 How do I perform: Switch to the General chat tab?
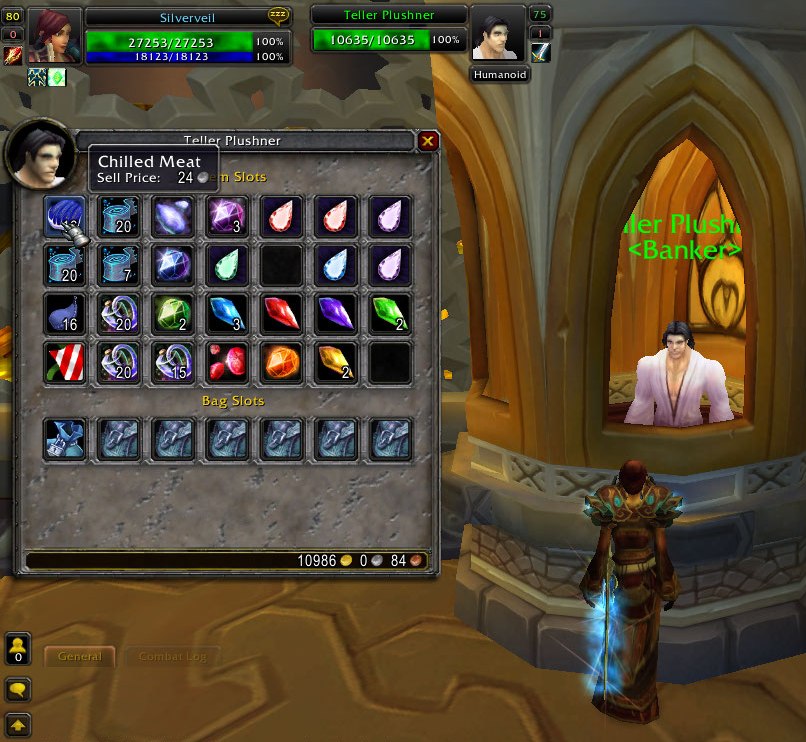[x=80, y=657]
